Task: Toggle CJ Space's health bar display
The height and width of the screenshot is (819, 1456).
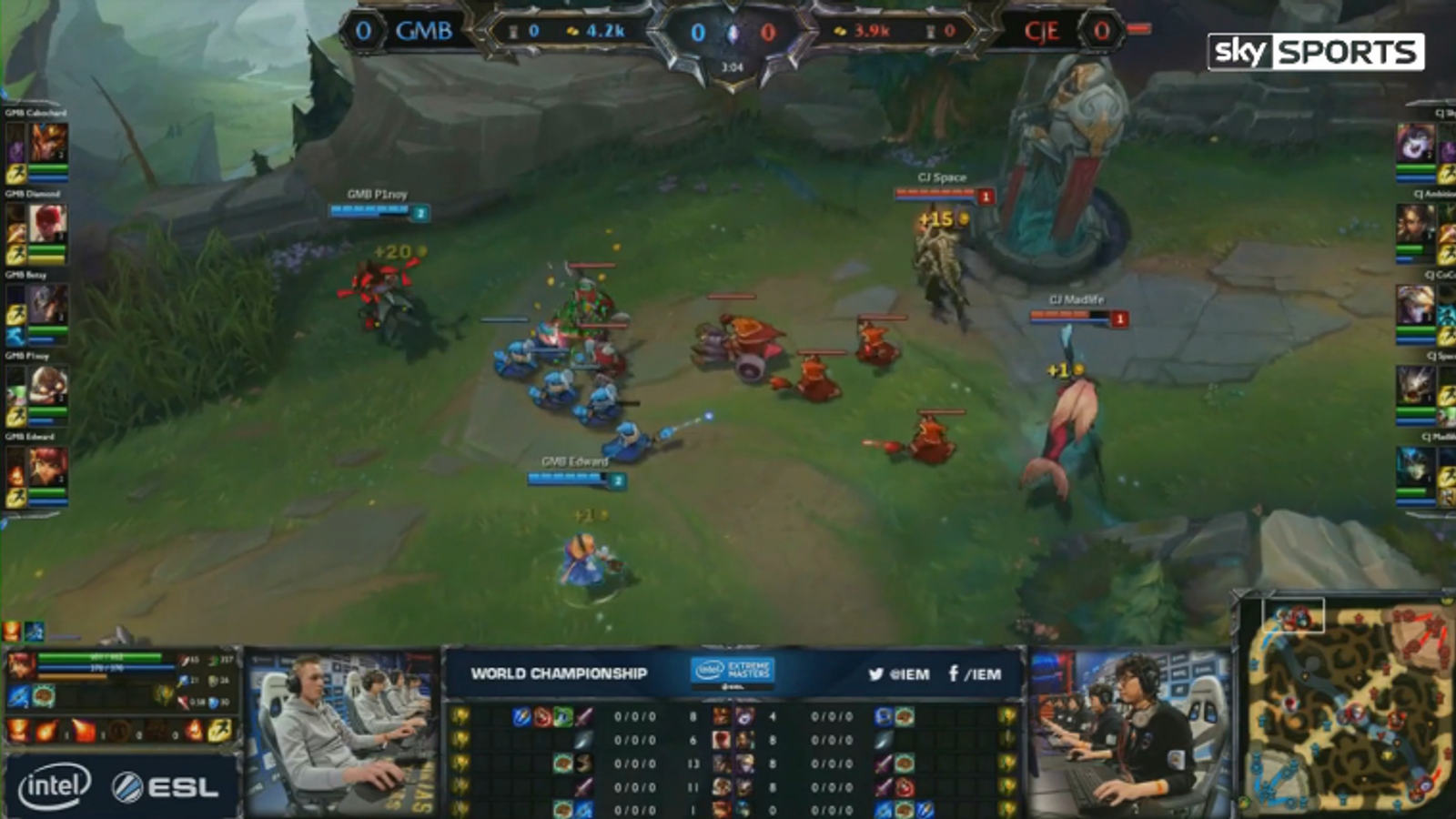Action: pyautogui.click(x=933, y=194)
